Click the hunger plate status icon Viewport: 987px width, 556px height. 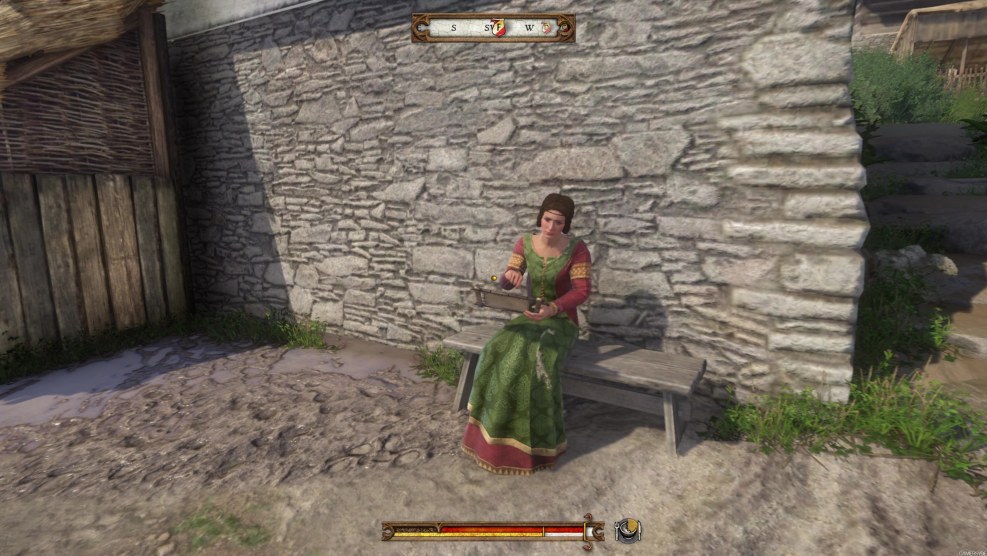click(x=627, y=530)
